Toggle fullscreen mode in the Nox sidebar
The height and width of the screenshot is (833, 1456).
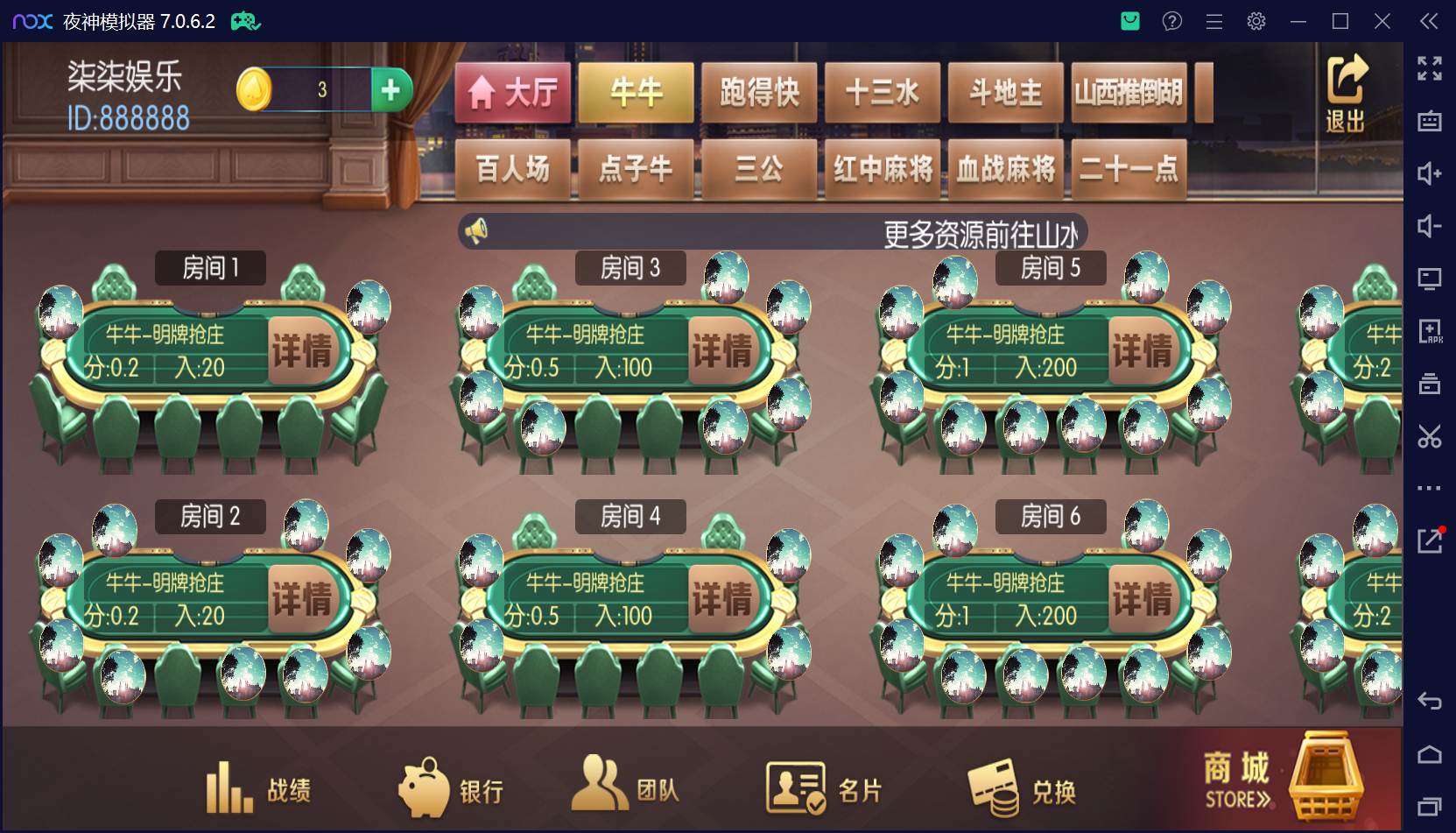click(1431, 68)
